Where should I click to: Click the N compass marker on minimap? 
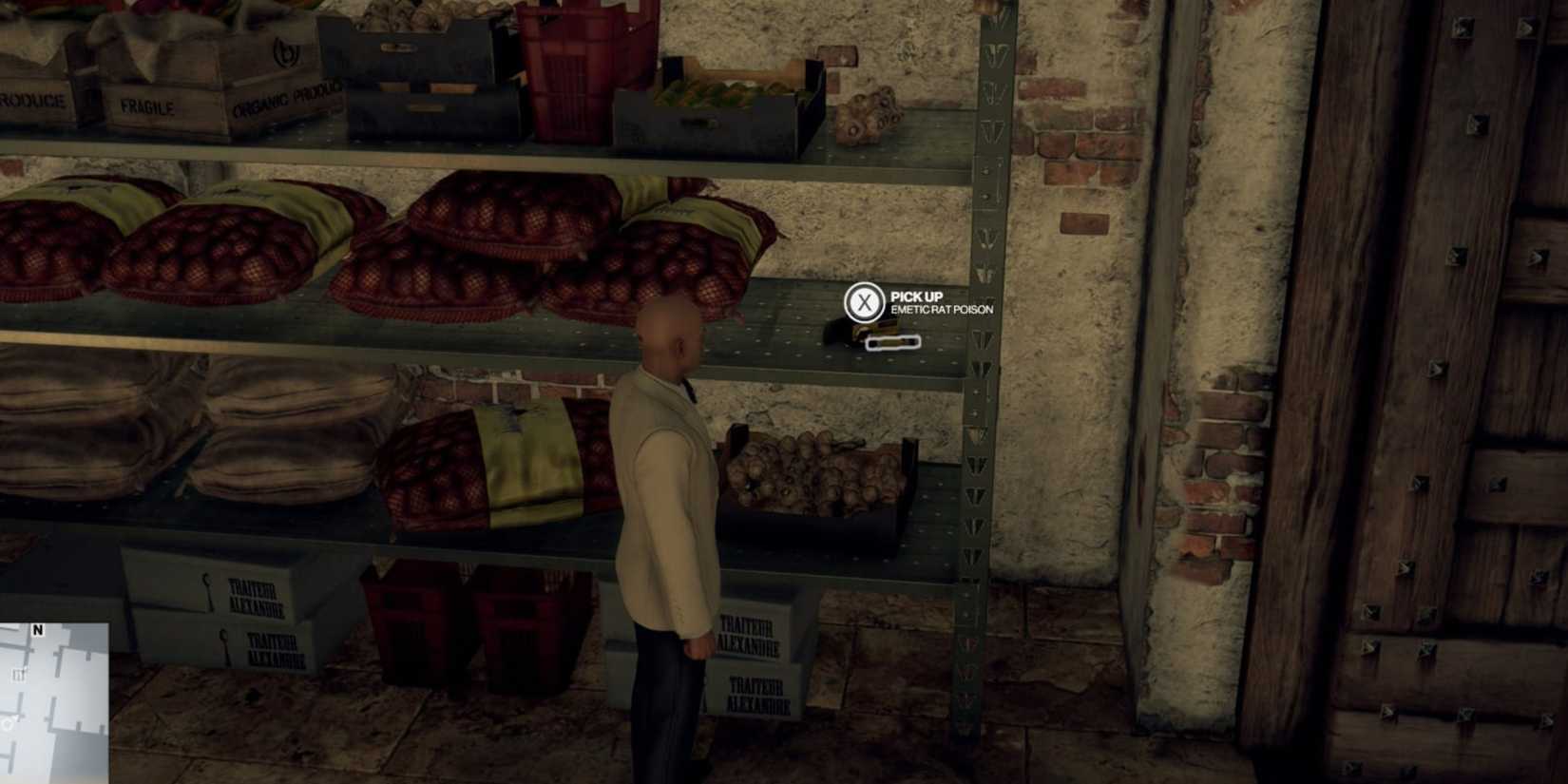[x=37, y=630]
